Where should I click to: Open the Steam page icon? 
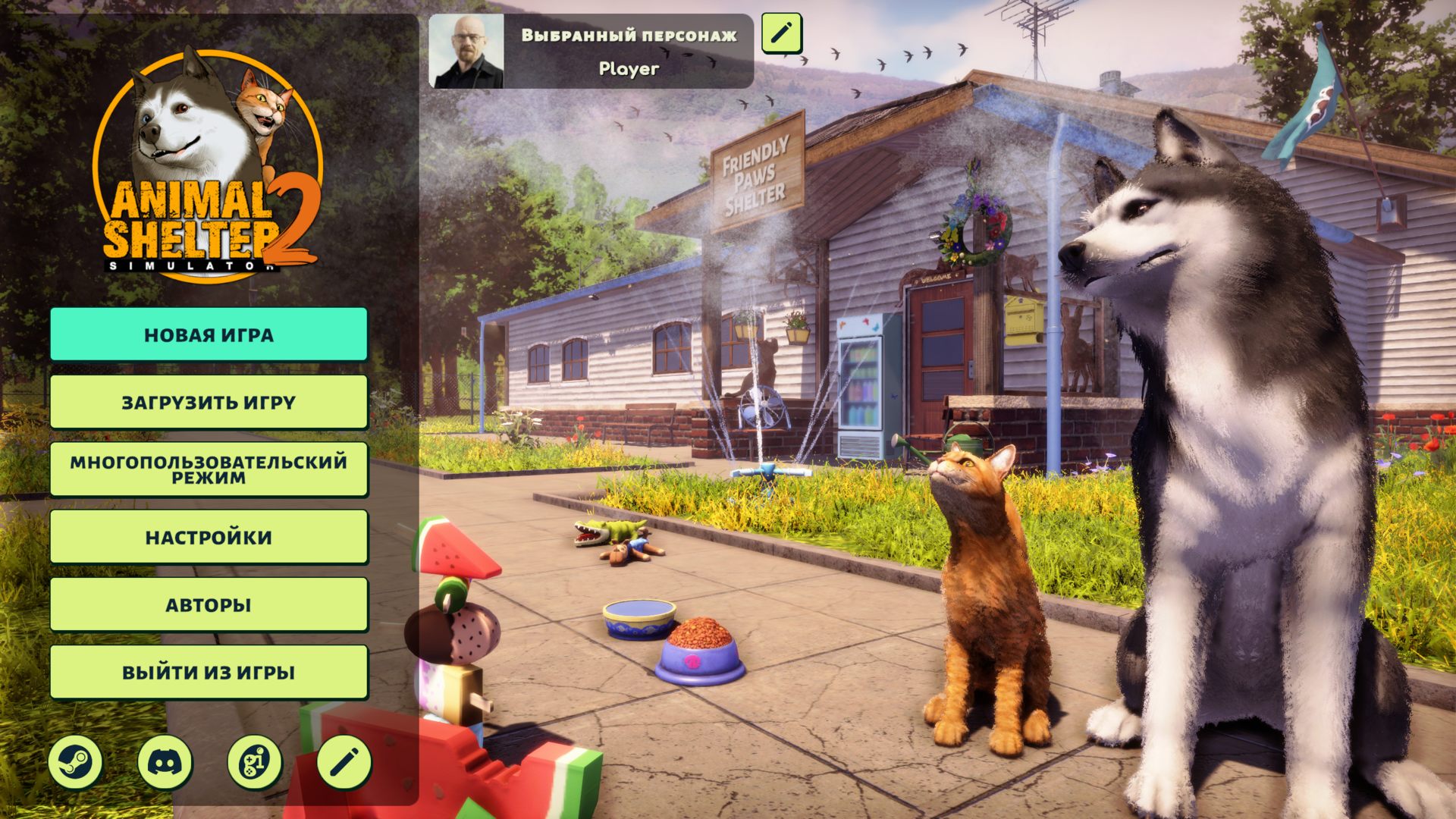pos(75,761)
